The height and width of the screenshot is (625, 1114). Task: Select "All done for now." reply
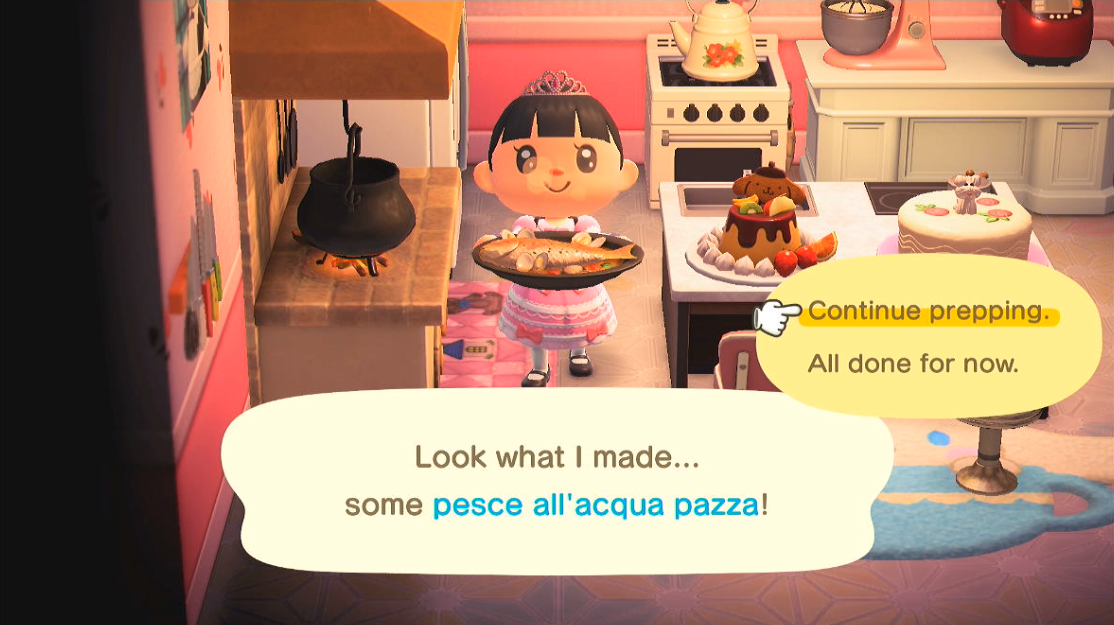[x=912, y=363]
